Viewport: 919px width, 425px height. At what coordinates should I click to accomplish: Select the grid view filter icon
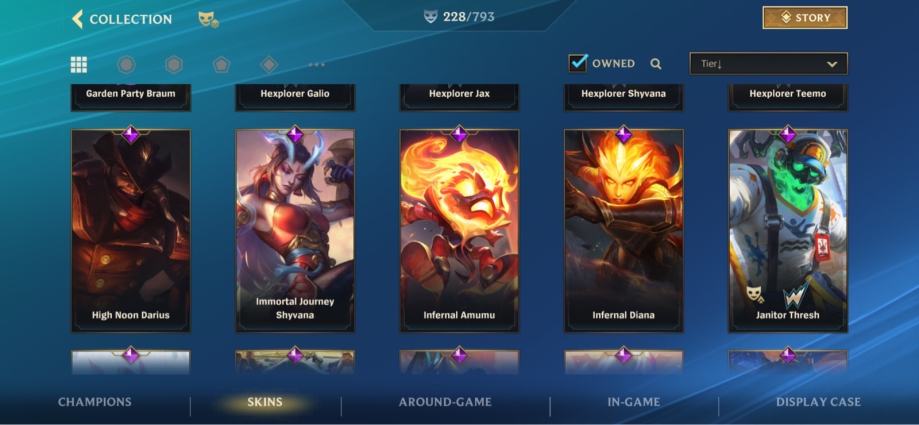click(x=78, y=65)
